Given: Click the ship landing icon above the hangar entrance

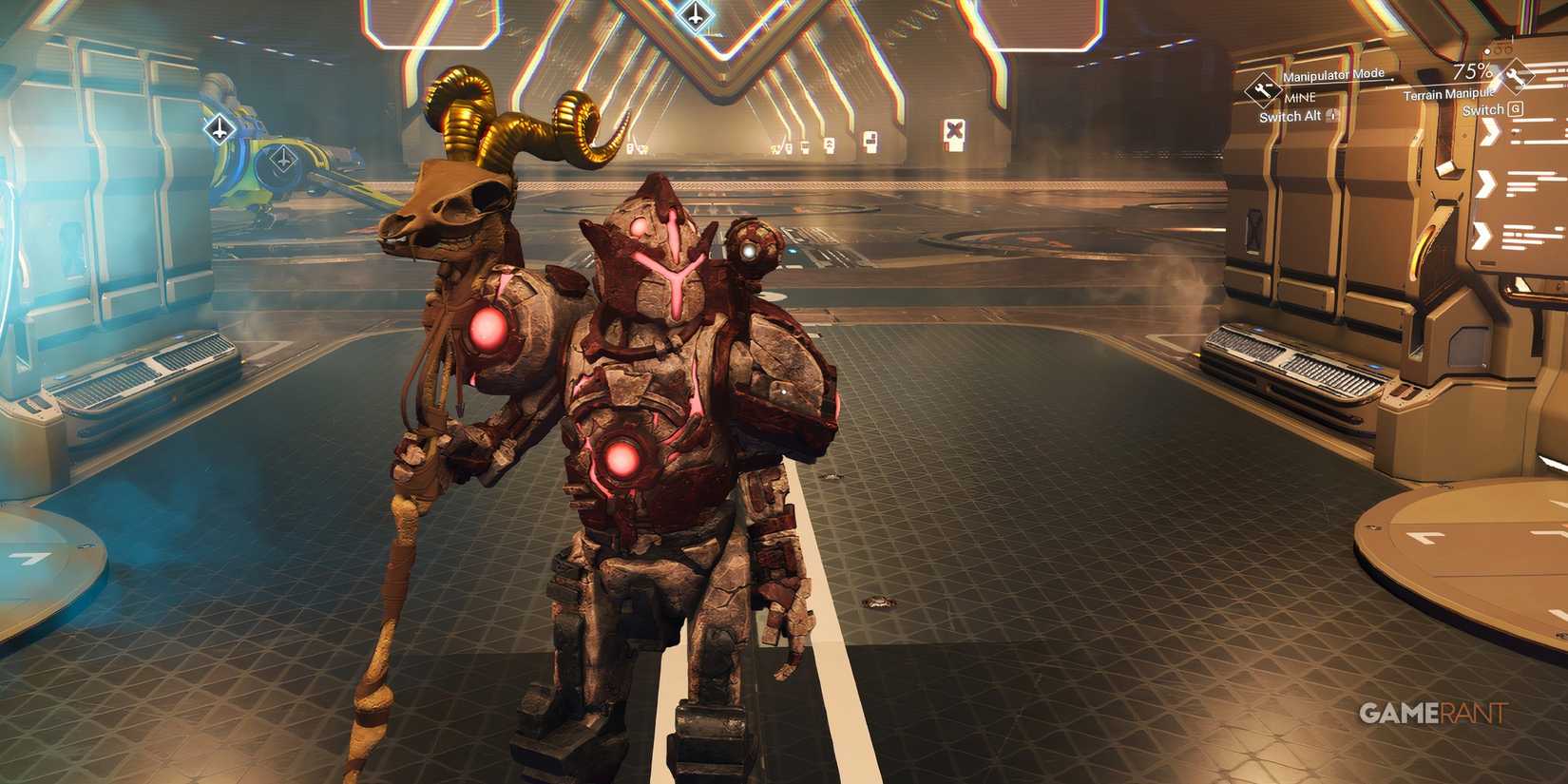Looking at the screenshot, I should point(695,15).
